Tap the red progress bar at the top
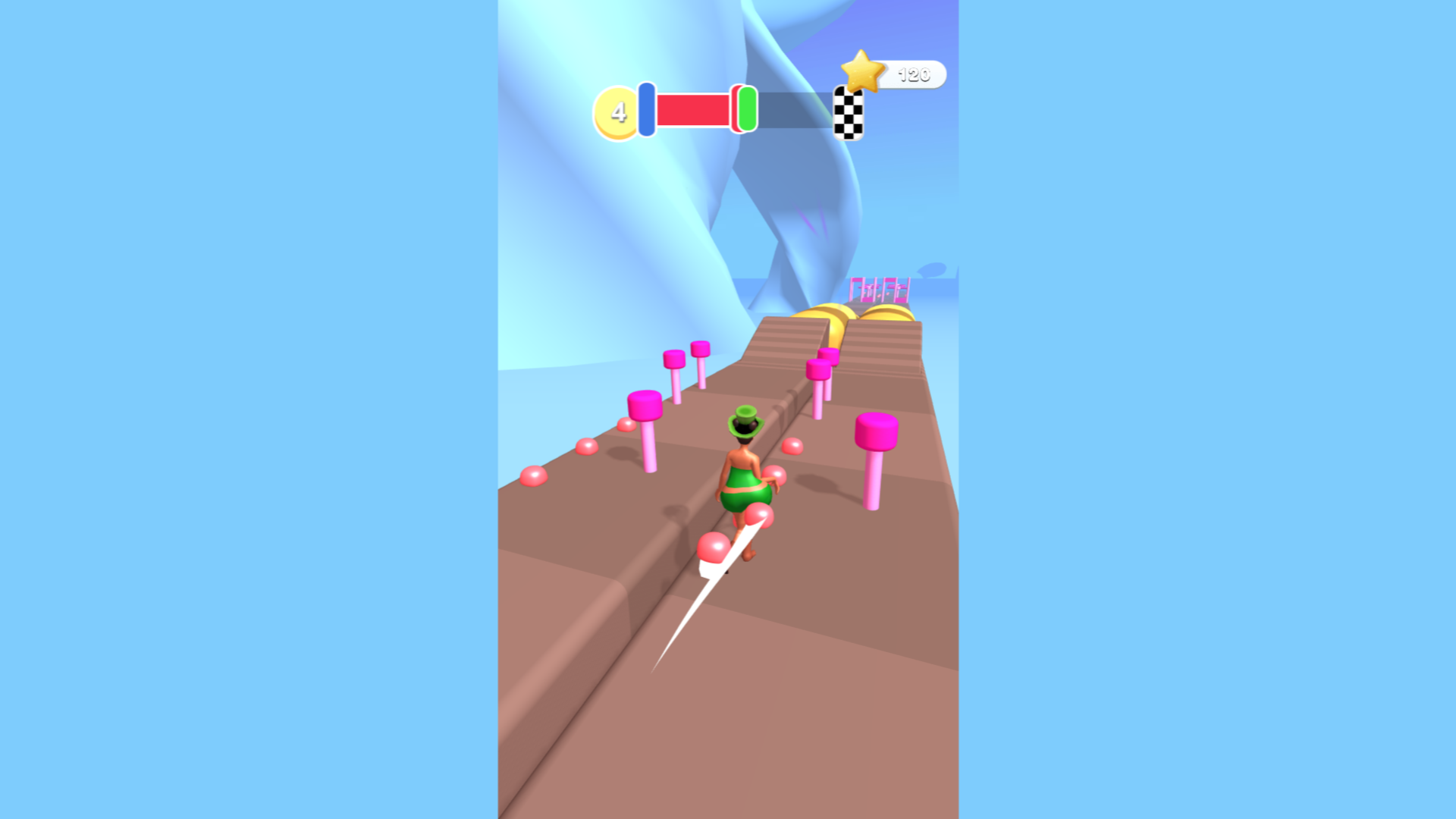This screenshot has width=1456, height=819. [x=694, y=111]
